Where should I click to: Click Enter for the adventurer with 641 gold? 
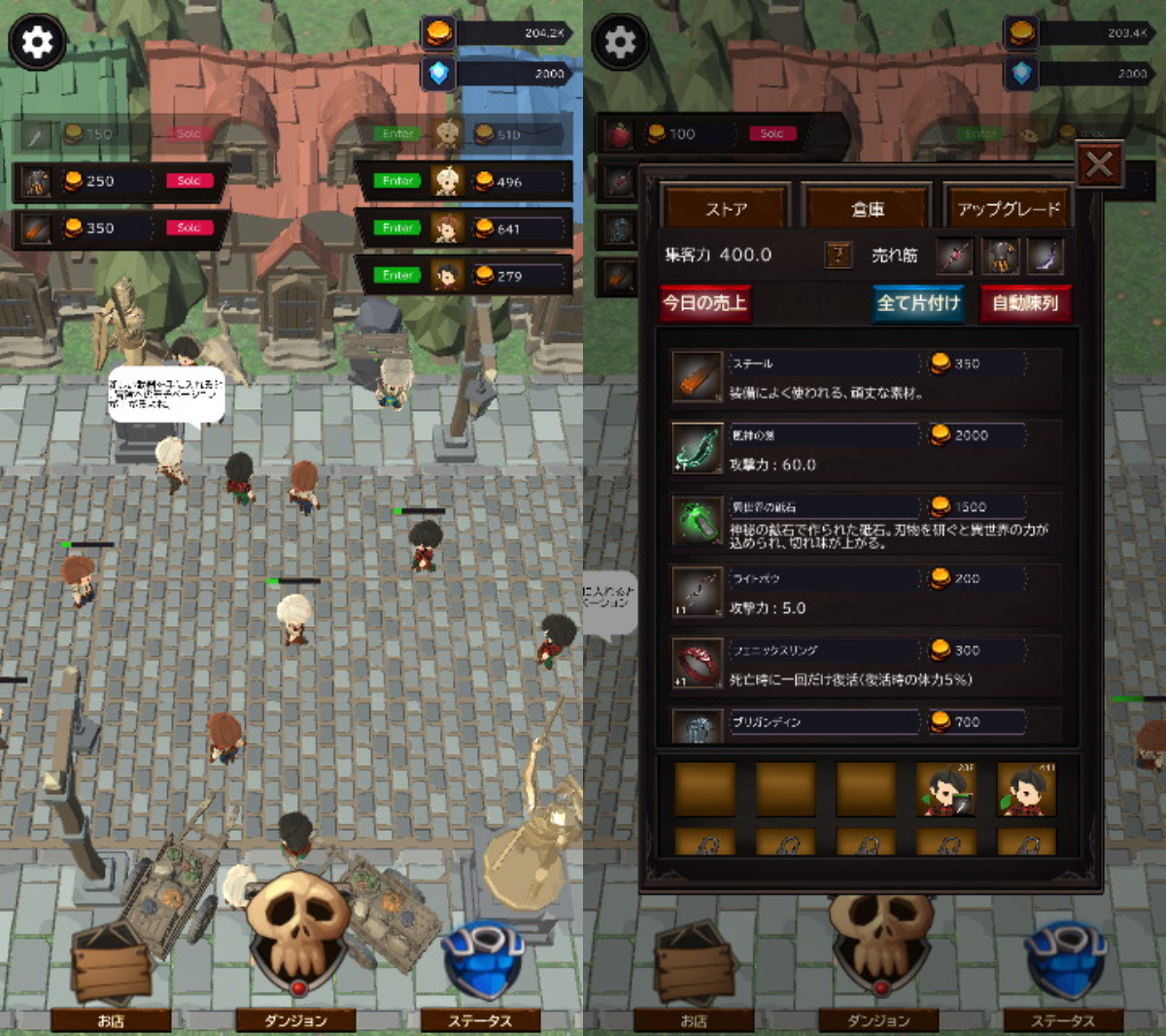398,227
